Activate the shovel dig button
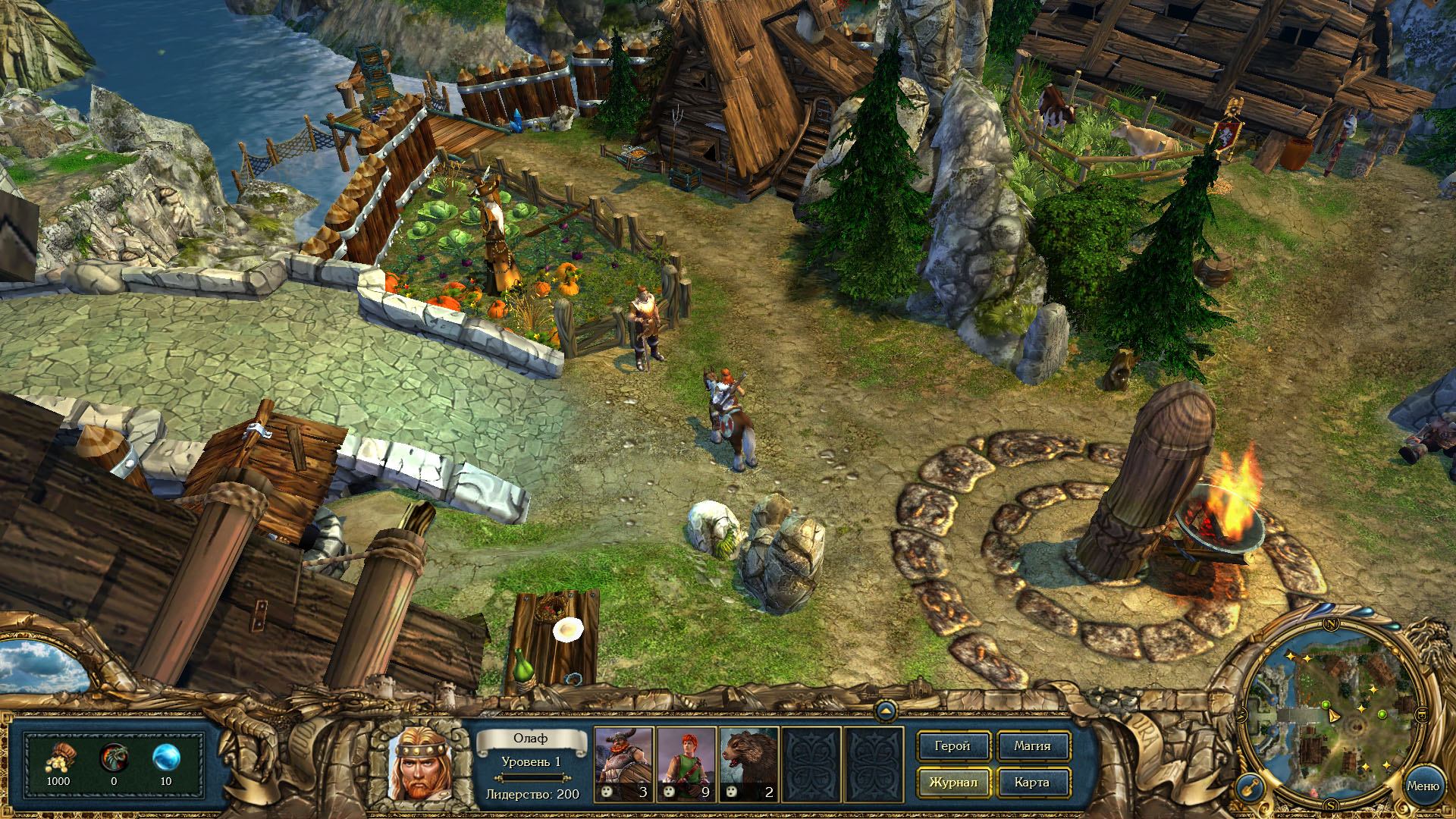1456x819 pixels. coord(1249,788)
